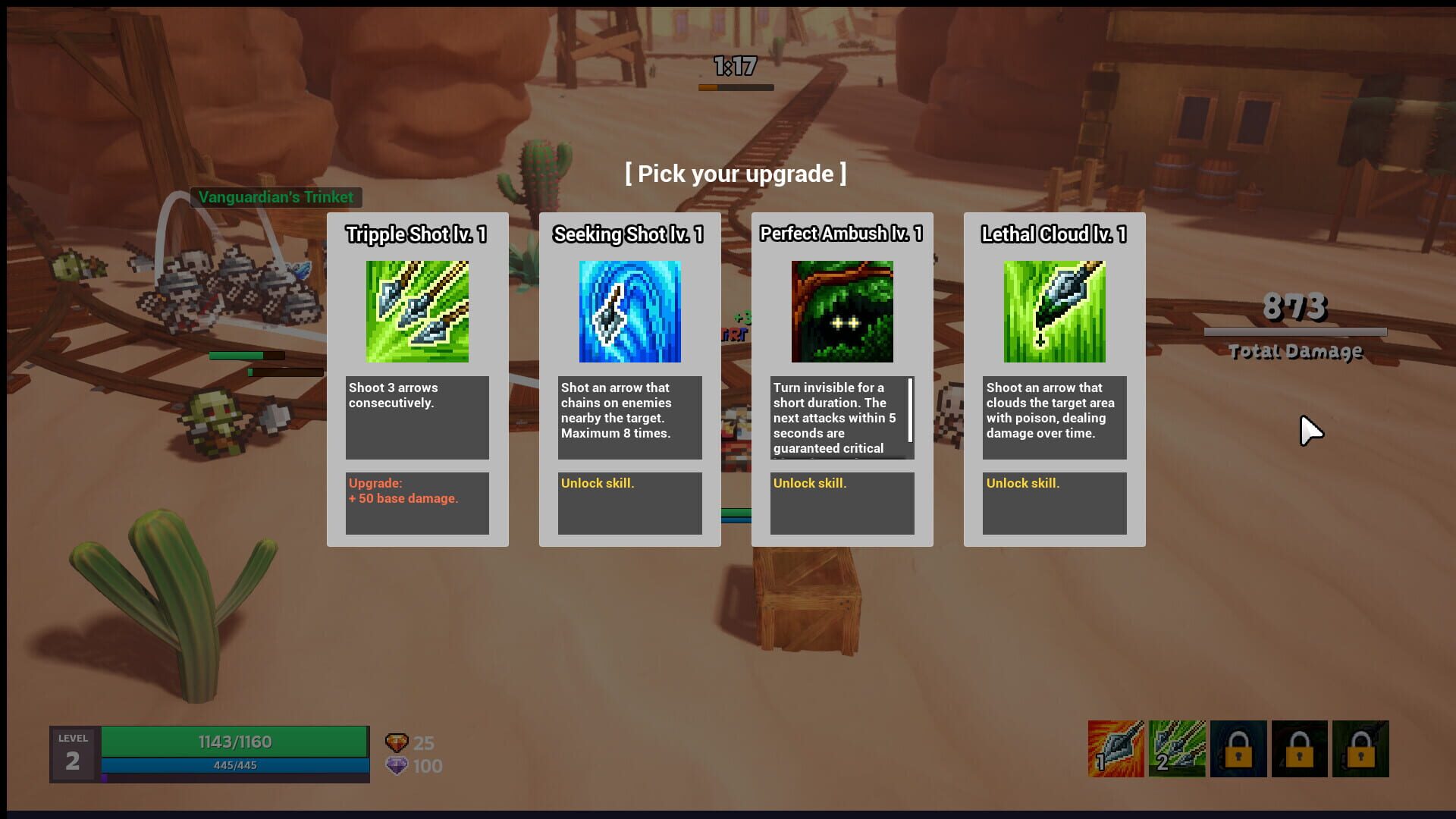The height and width of the screenshot is (819, 1456).
Task: Click the Level 2 badge
Action: (x=72, y=753)
